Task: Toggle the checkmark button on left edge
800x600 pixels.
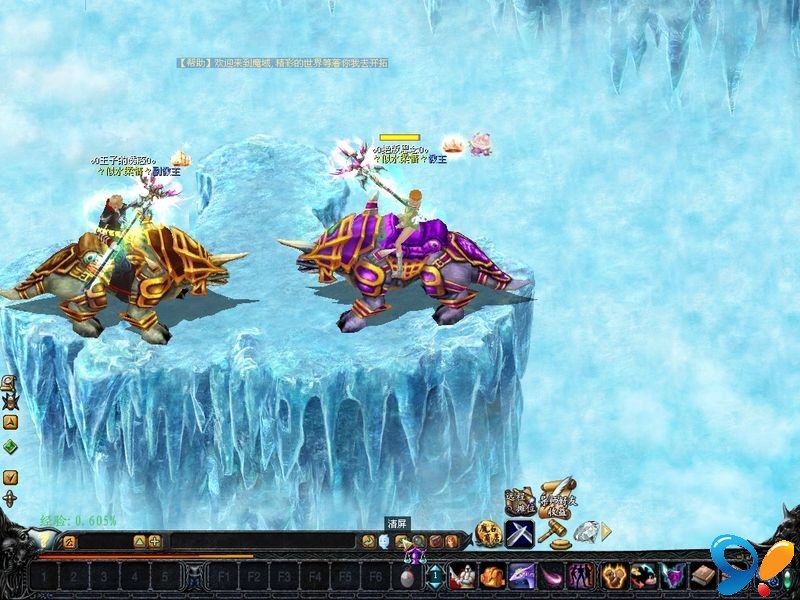Action: (x=10, y=477)
